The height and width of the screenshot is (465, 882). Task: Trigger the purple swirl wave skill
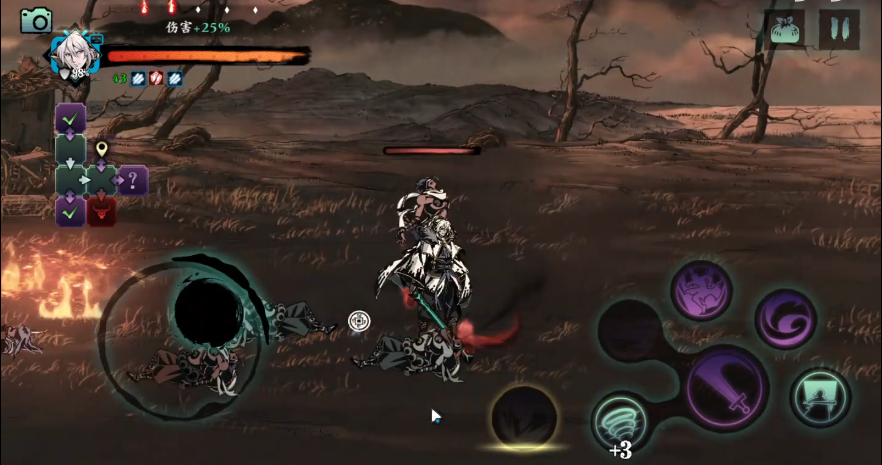[x=785, y=319]
